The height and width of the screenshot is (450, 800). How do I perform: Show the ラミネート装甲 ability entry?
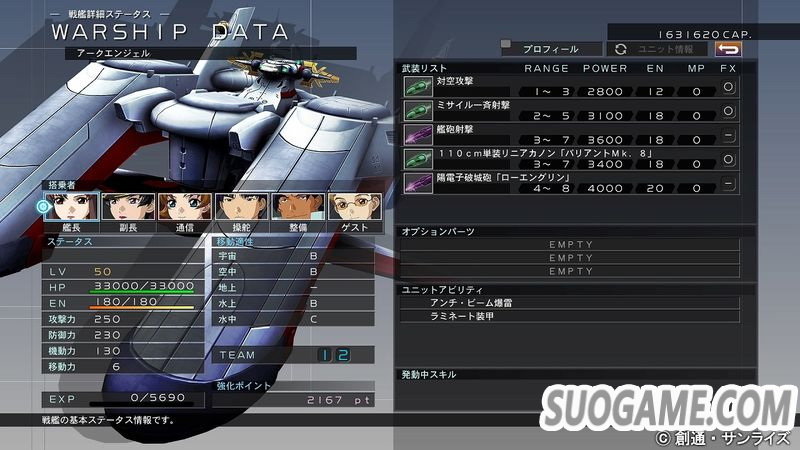click(570, 316)
